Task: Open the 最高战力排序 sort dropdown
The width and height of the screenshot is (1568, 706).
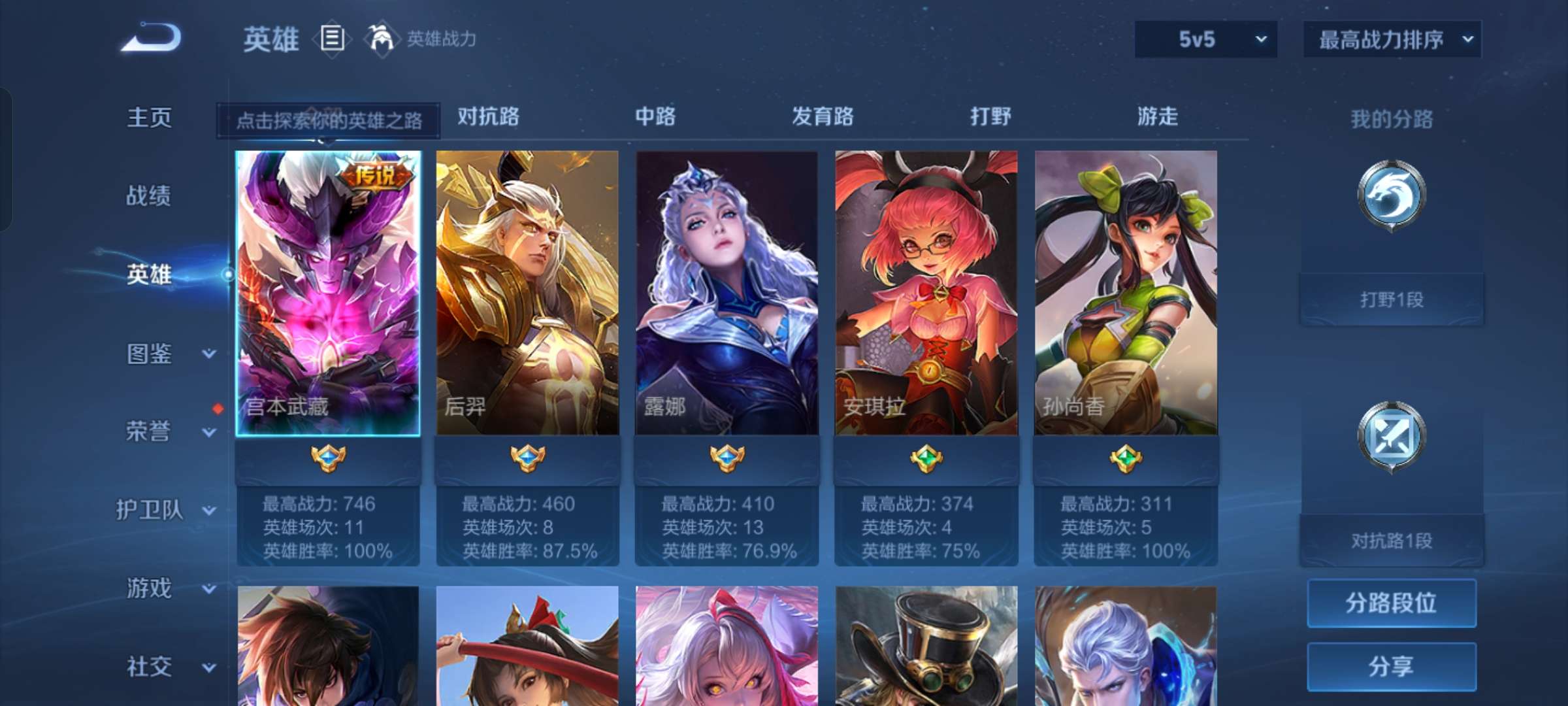Action: coord(1390,39)
